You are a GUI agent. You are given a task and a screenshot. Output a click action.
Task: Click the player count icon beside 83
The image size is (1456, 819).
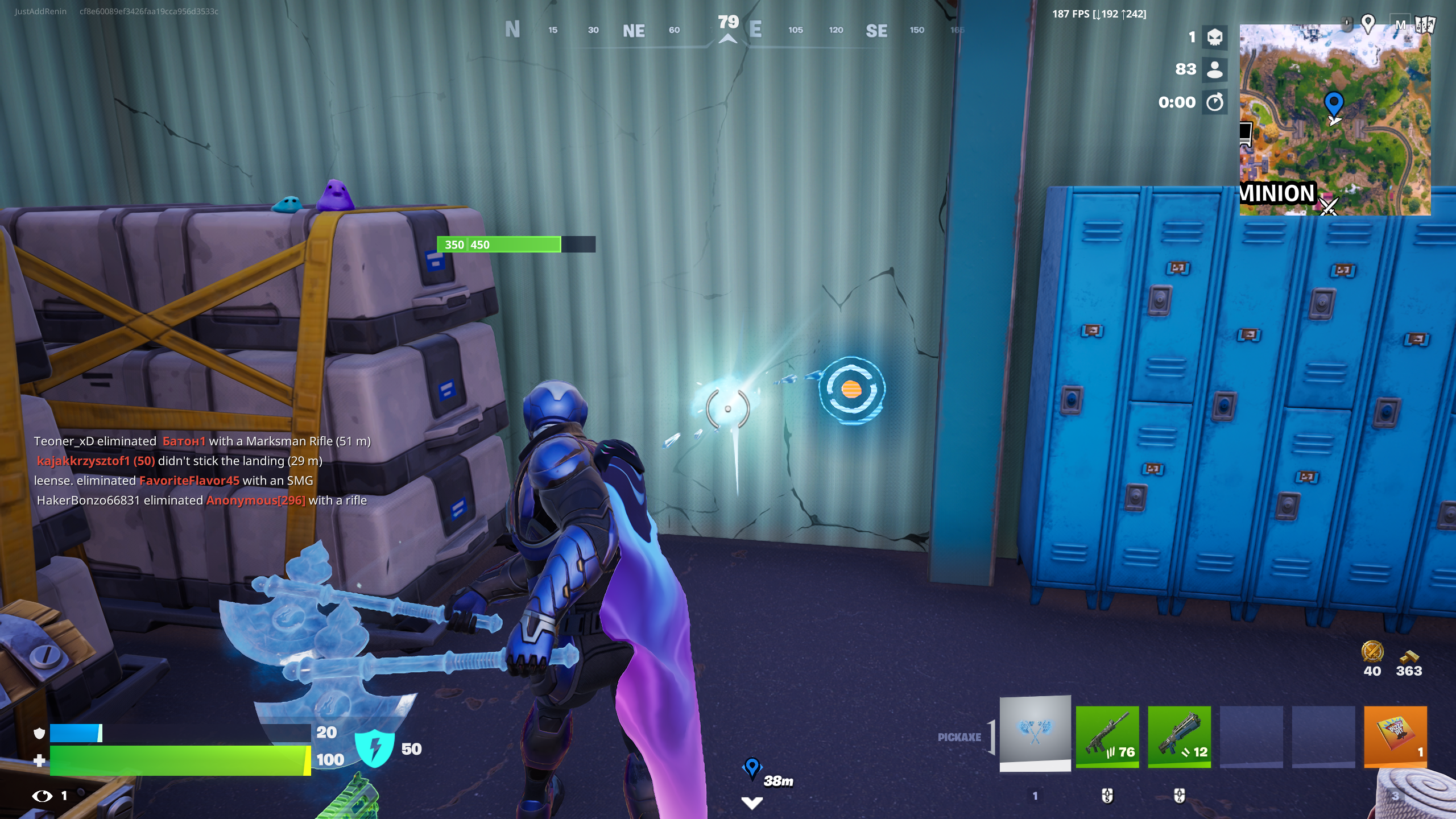click(x=1215, y=70)
